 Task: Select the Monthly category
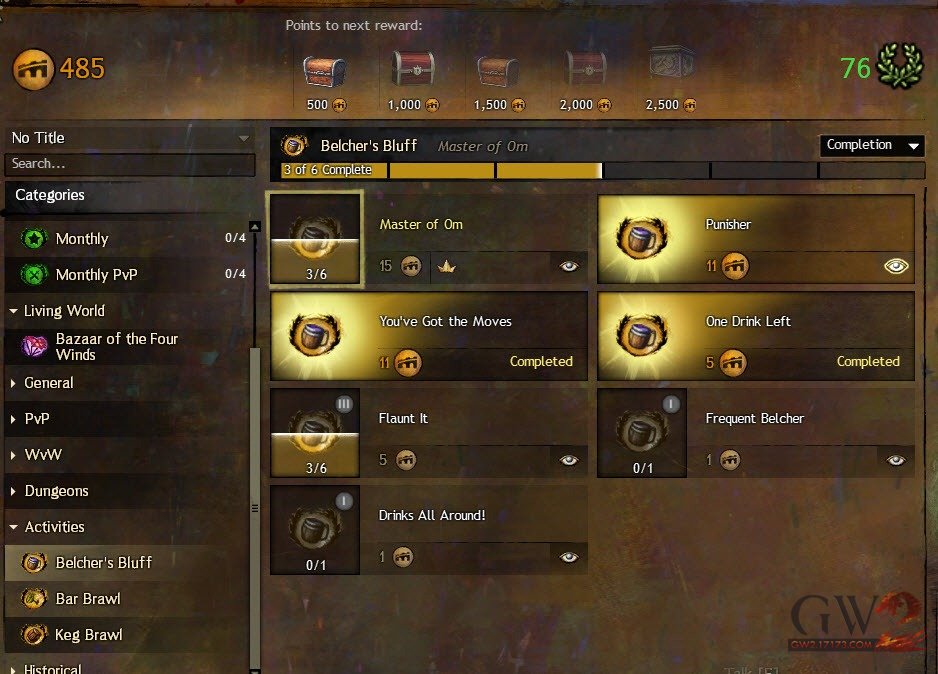tap(82, 239)
